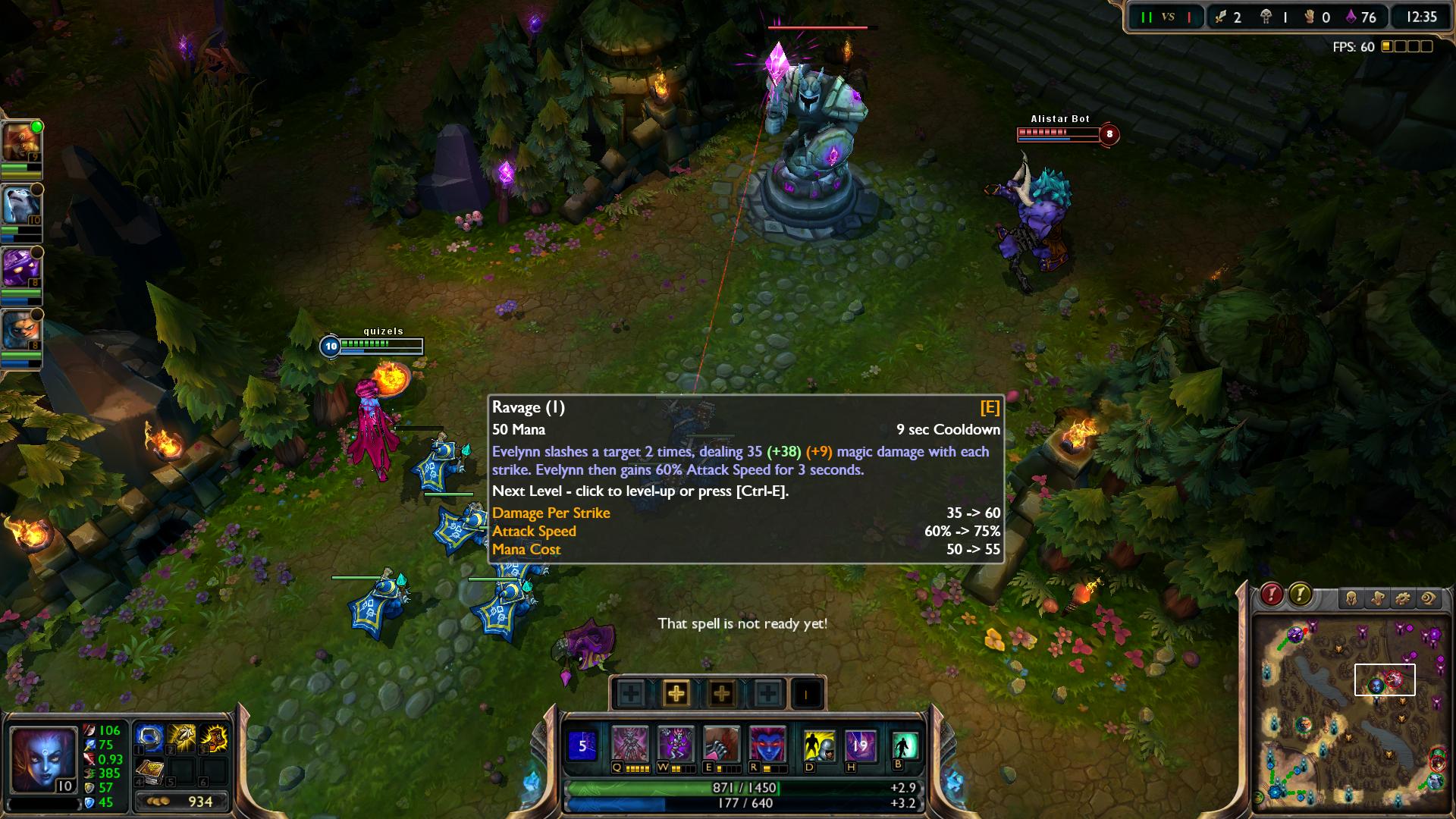Click Evelynn's position on the minimap
Viewport: 1456px width, 819px height.
tap(1376, 686)
